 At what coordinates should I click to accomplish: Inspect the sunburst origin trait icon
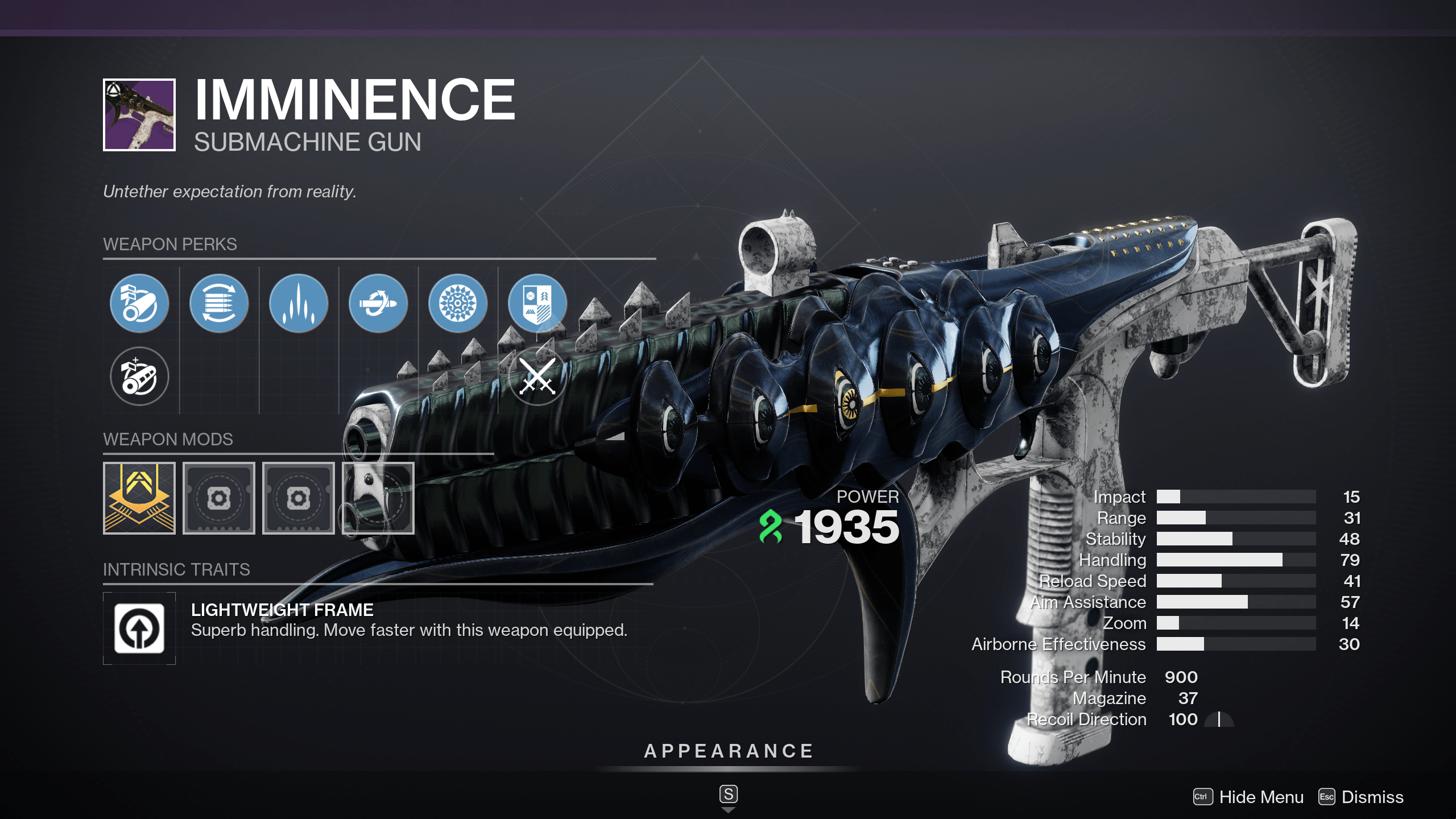458,303
